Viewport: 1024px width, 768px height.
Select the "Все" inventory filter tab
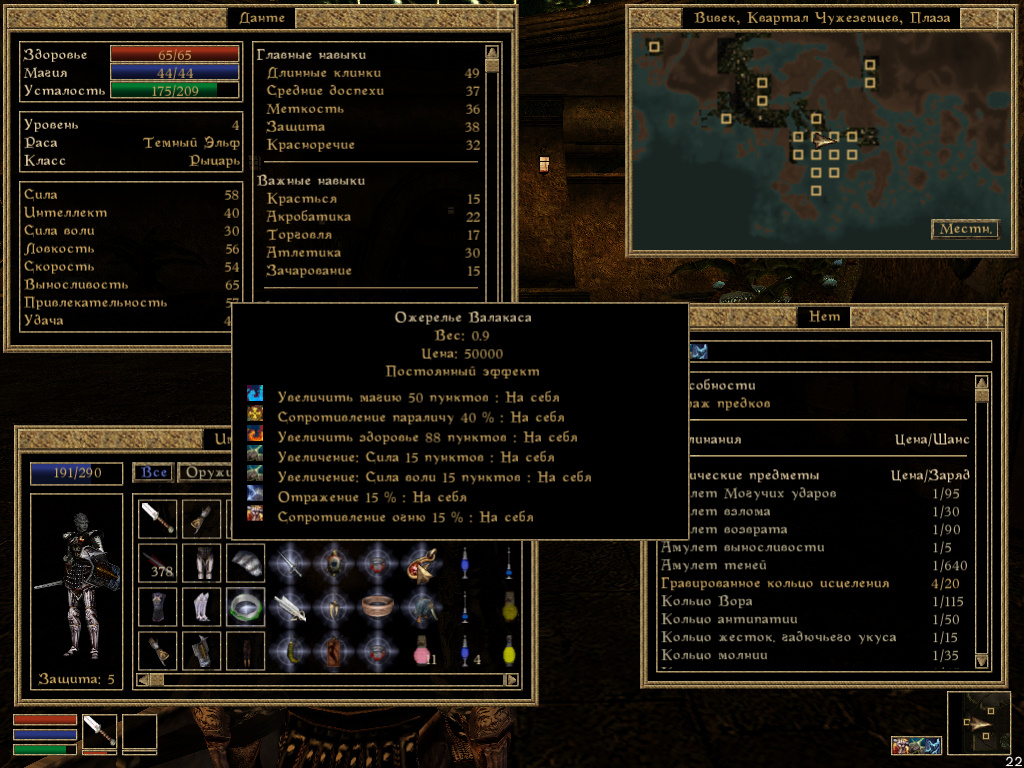pos(153,473)
